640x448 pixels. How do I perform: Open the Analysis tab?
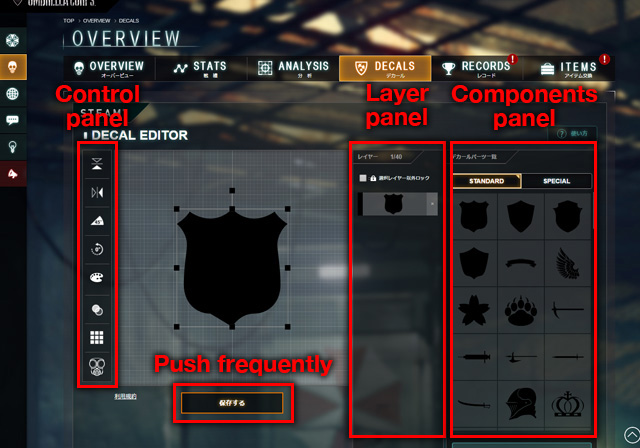(x=293, y=68)
